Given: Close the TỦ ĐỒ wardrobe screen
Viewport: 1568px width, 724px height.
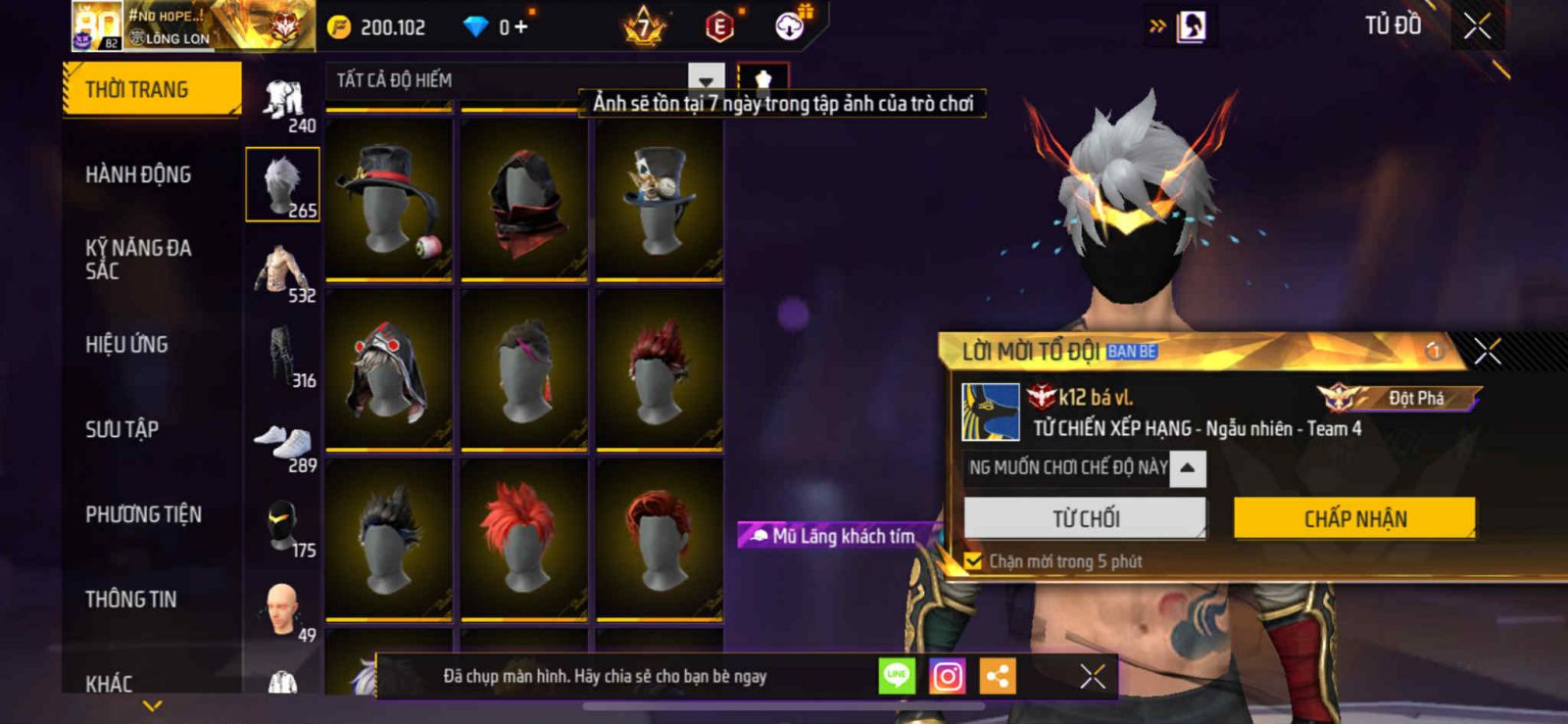Looking at the screenshot, I should 1477,26.
